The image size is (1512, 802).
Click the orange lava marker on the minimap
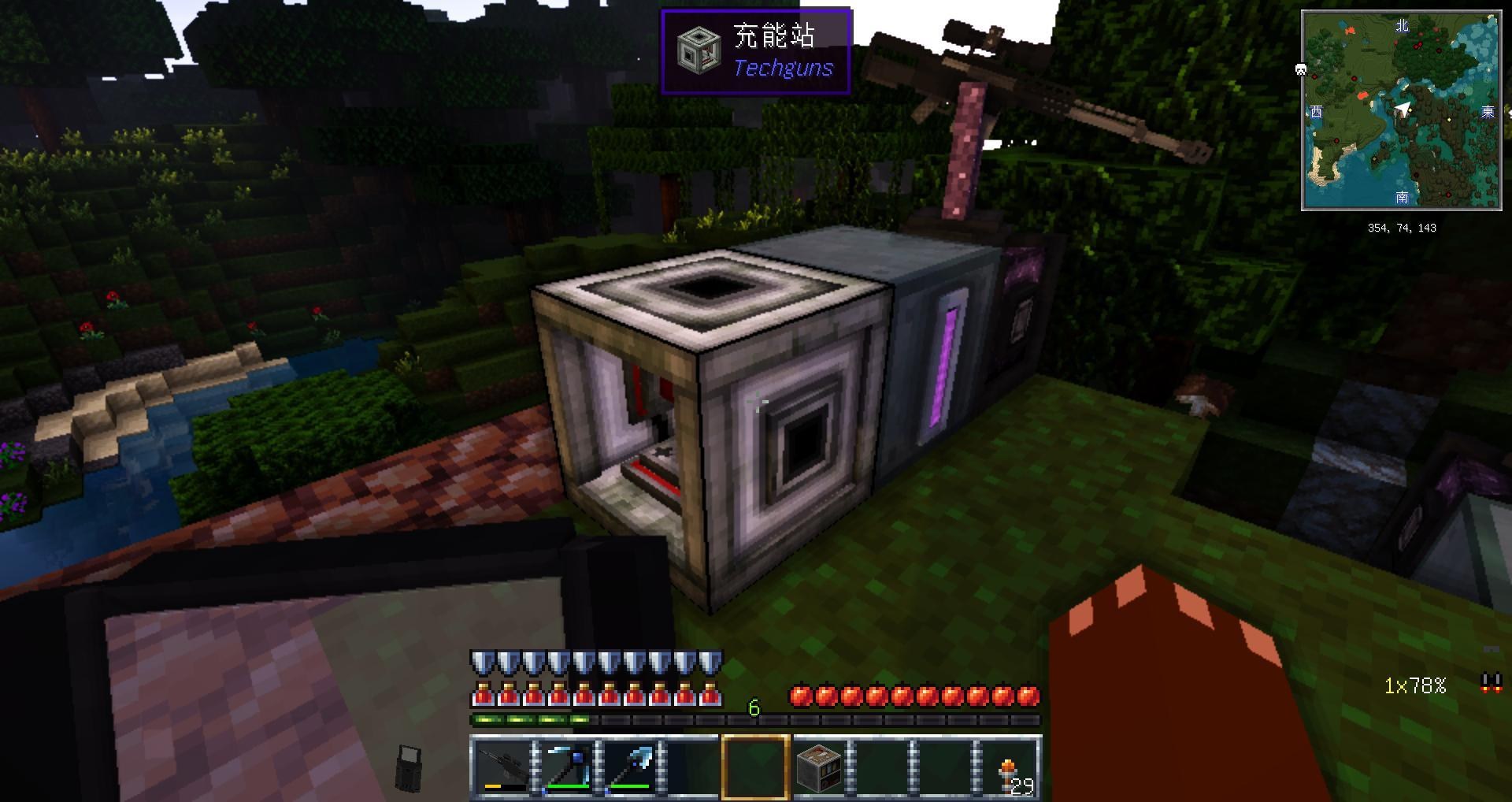tap(1351, 29)
